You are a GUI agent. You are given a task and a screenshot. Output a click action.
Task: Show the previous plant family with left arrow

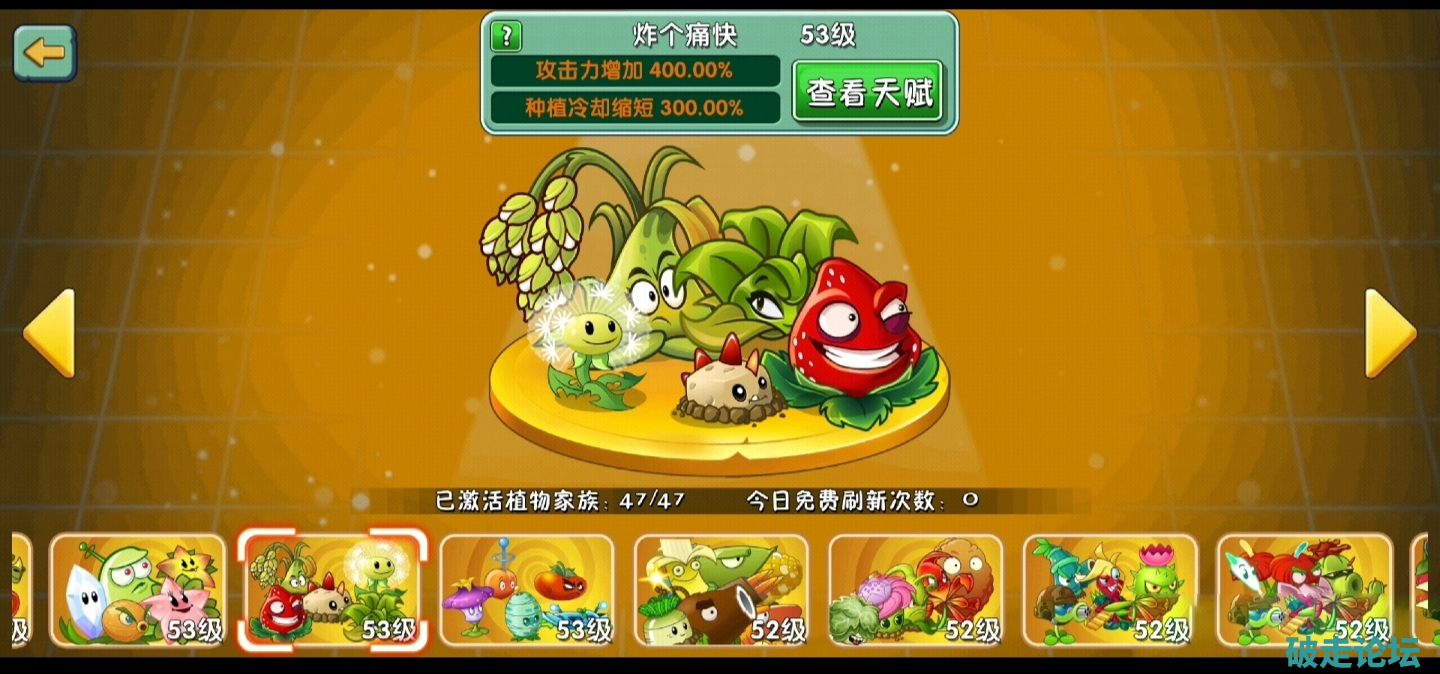coord(49,333)
